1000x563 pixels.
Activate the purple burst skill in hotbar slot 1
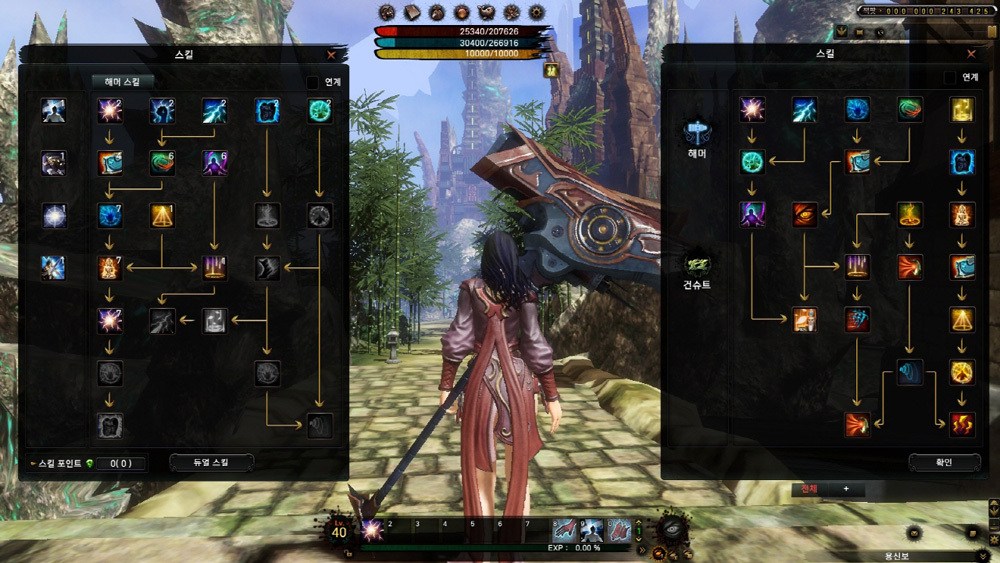click(372, 531)
